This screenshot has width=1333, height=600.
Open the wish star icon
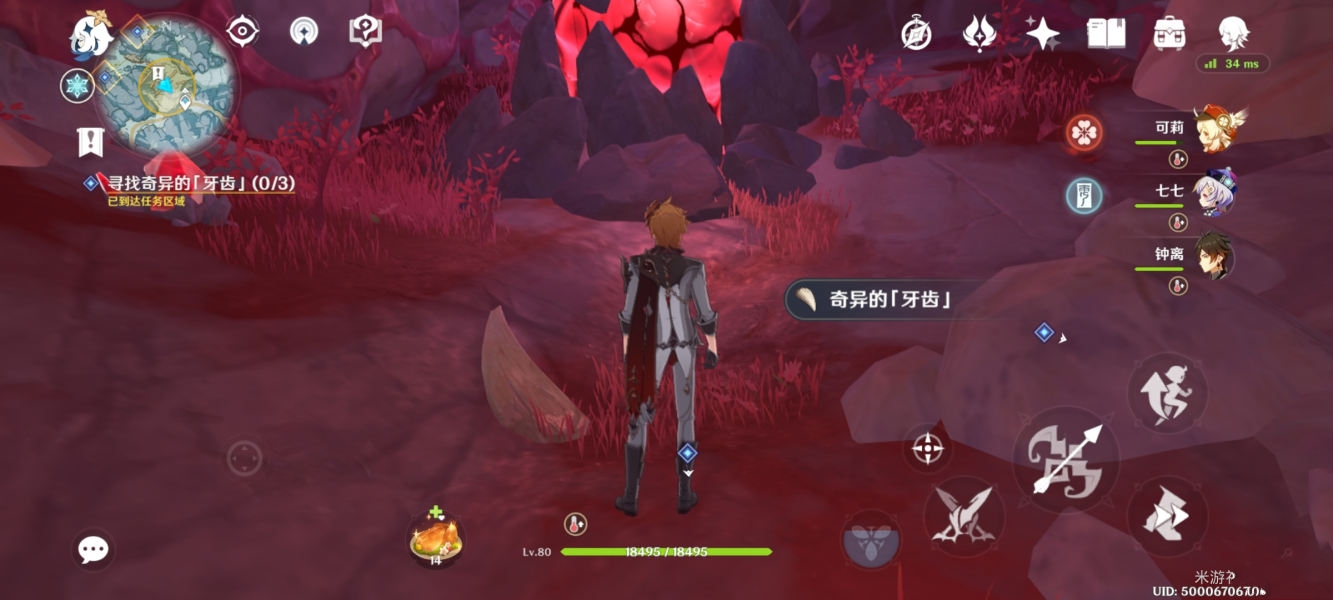coord(1042,33)
